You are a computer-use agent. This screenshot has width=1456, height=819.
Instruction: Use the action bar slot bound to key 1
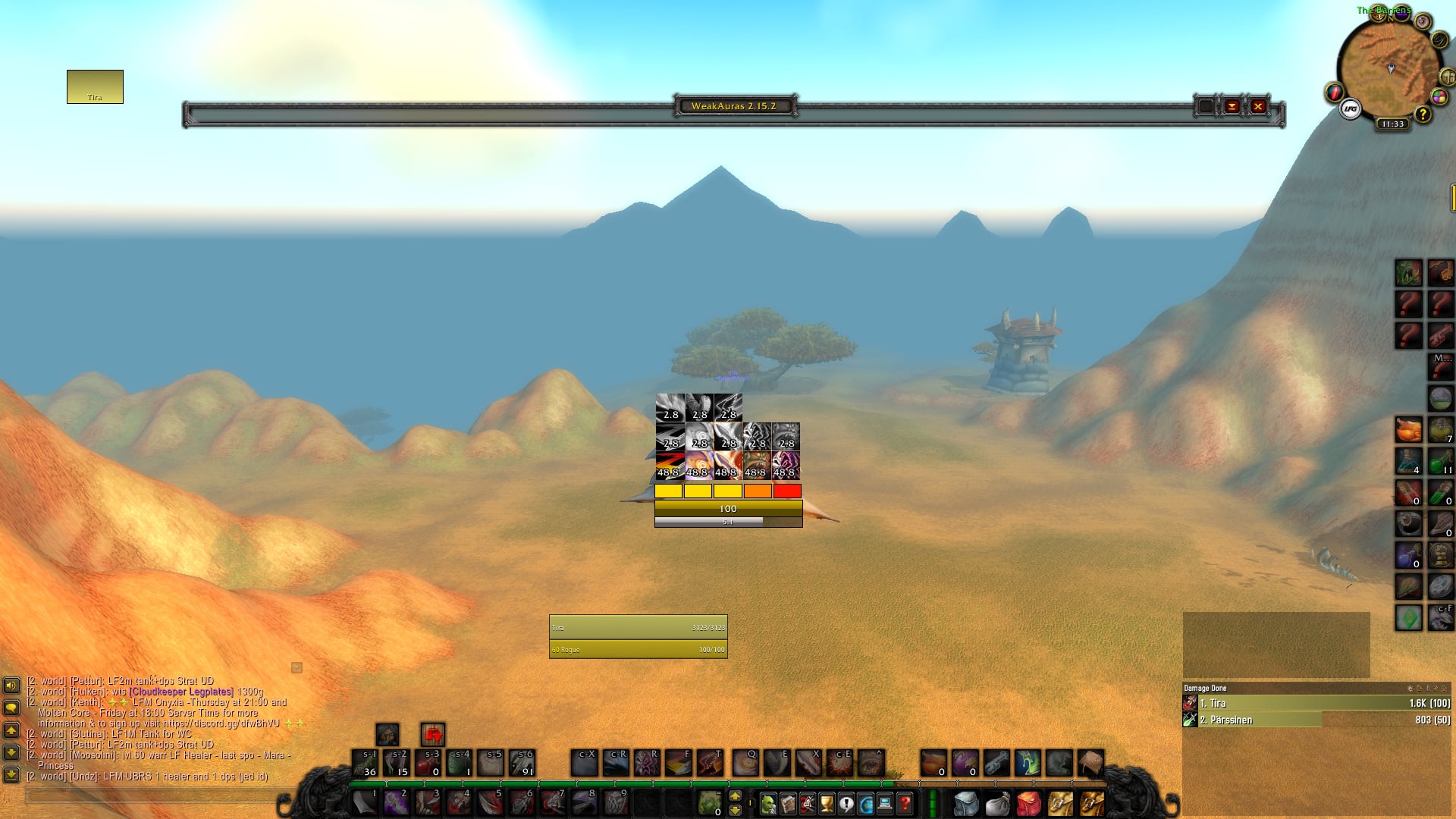point(365,802)
